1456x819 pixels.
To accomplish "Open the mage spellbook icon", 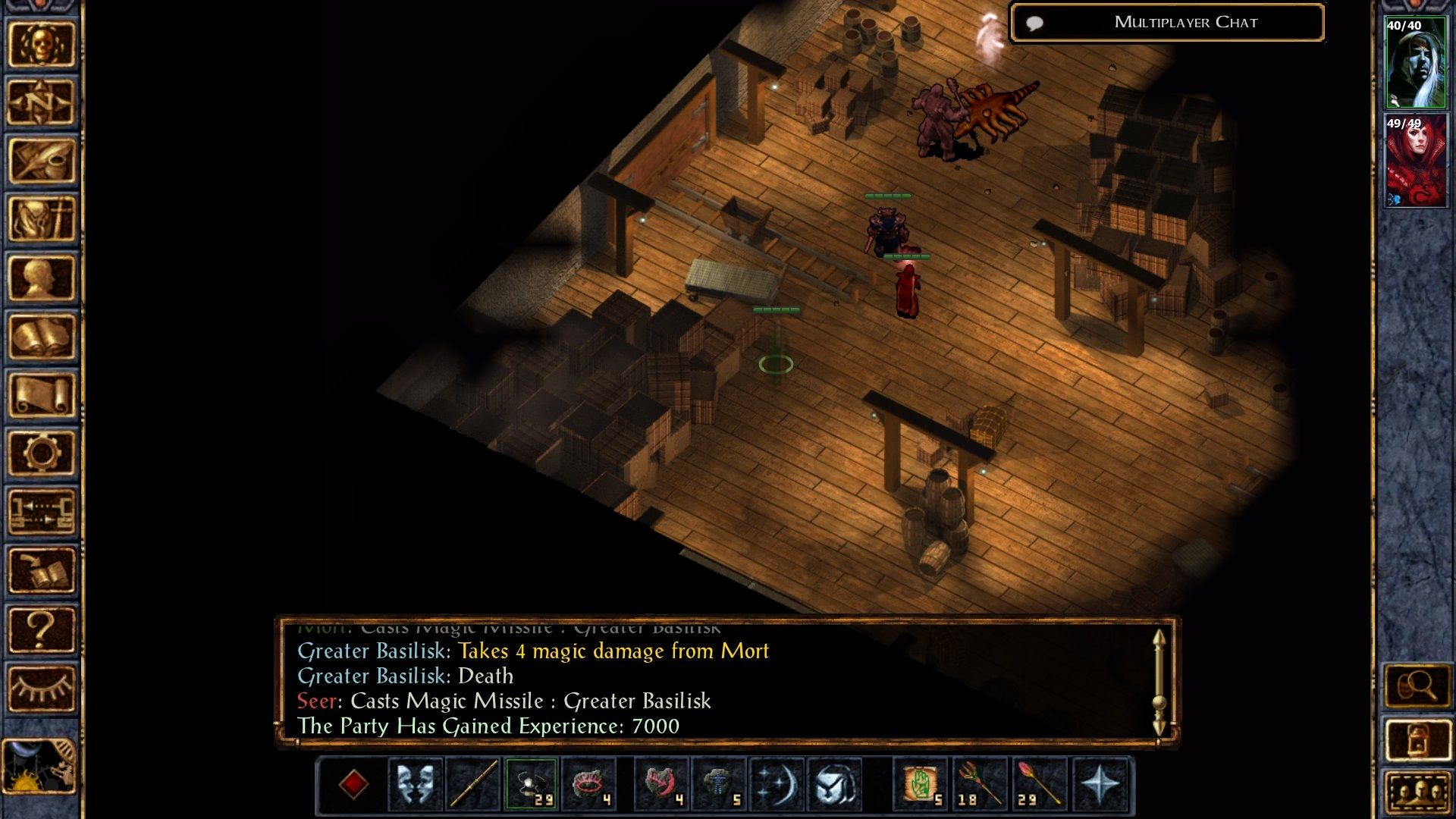I will [42, 336].
